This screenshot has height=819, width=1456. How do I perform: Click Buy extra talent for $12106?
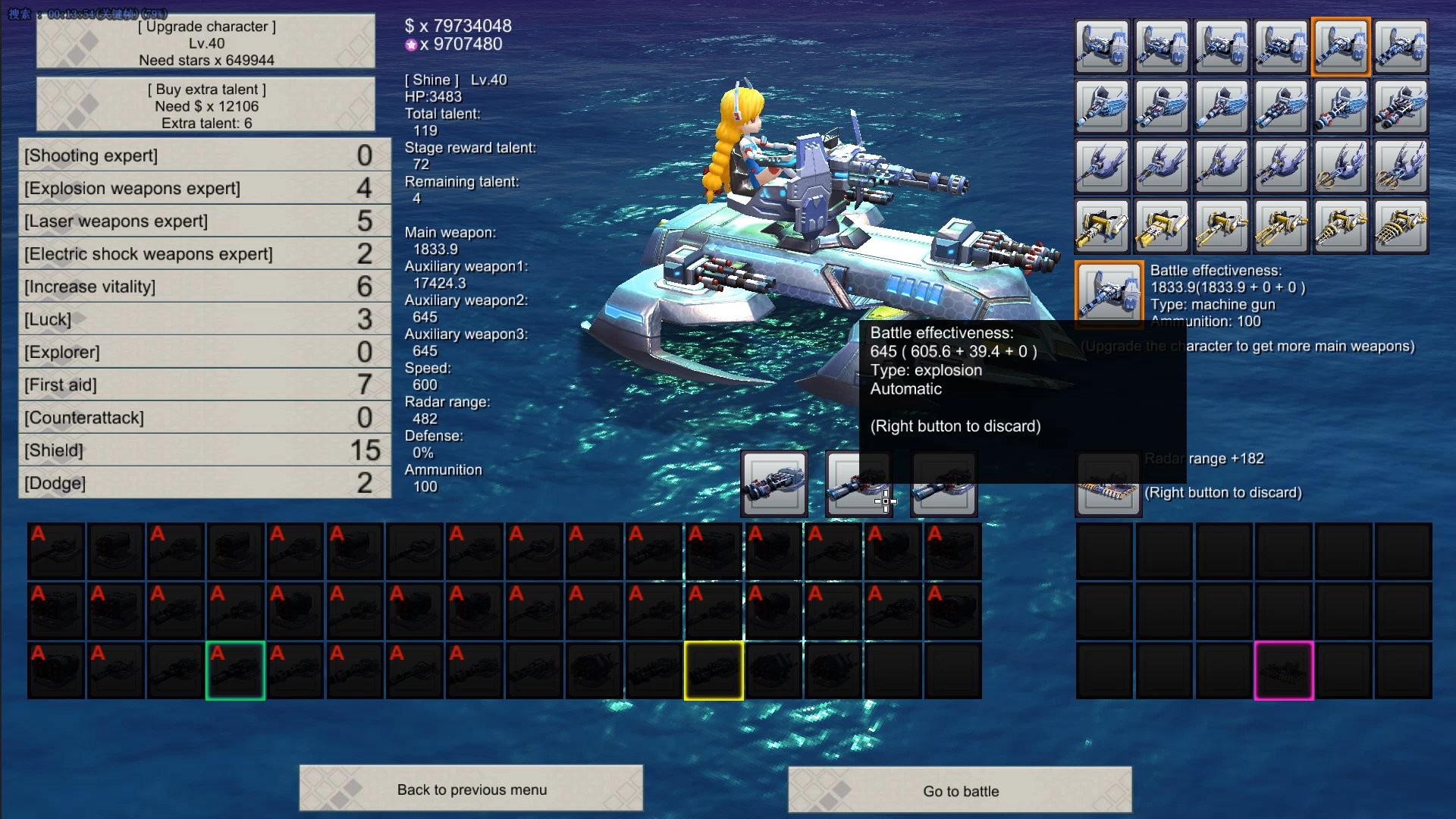tap(206, 105)
